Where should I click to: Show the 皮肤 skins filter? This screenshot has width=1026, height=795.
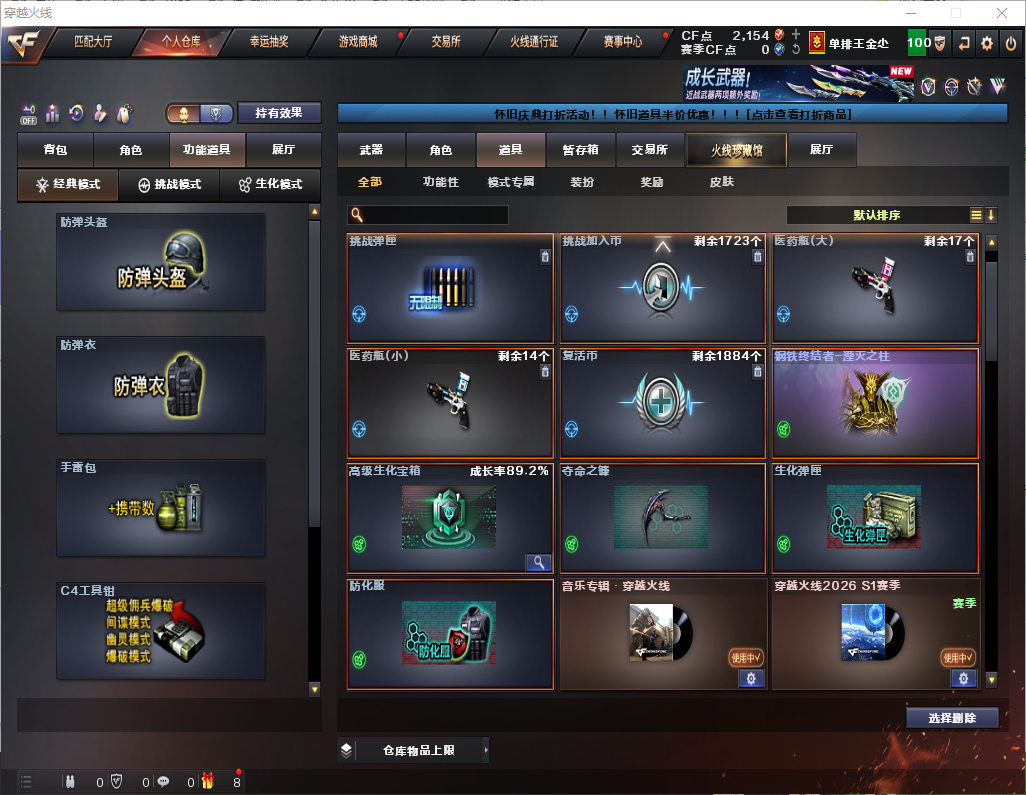tap(721, 182)
